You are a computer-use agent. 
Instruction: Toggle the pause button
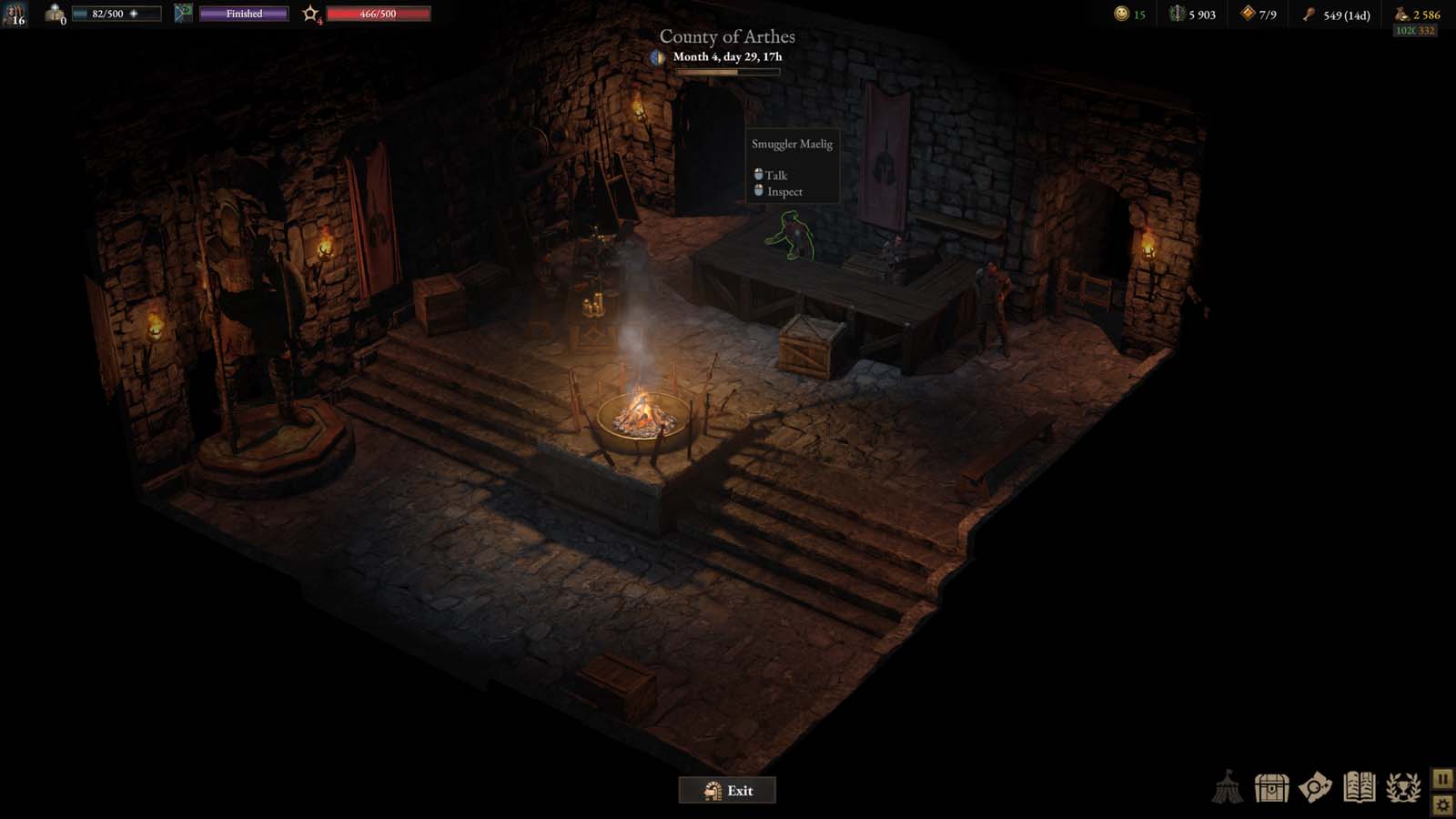[1443, 779]
